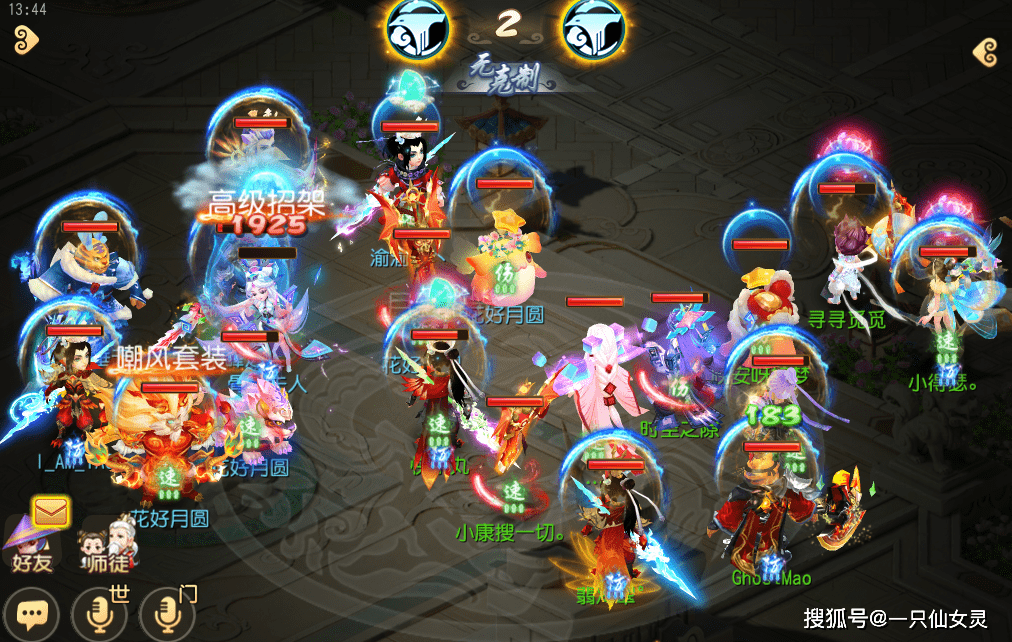Expand the top-left arrow panel
Screen dimensions: 1012x642
coord(25,39)
